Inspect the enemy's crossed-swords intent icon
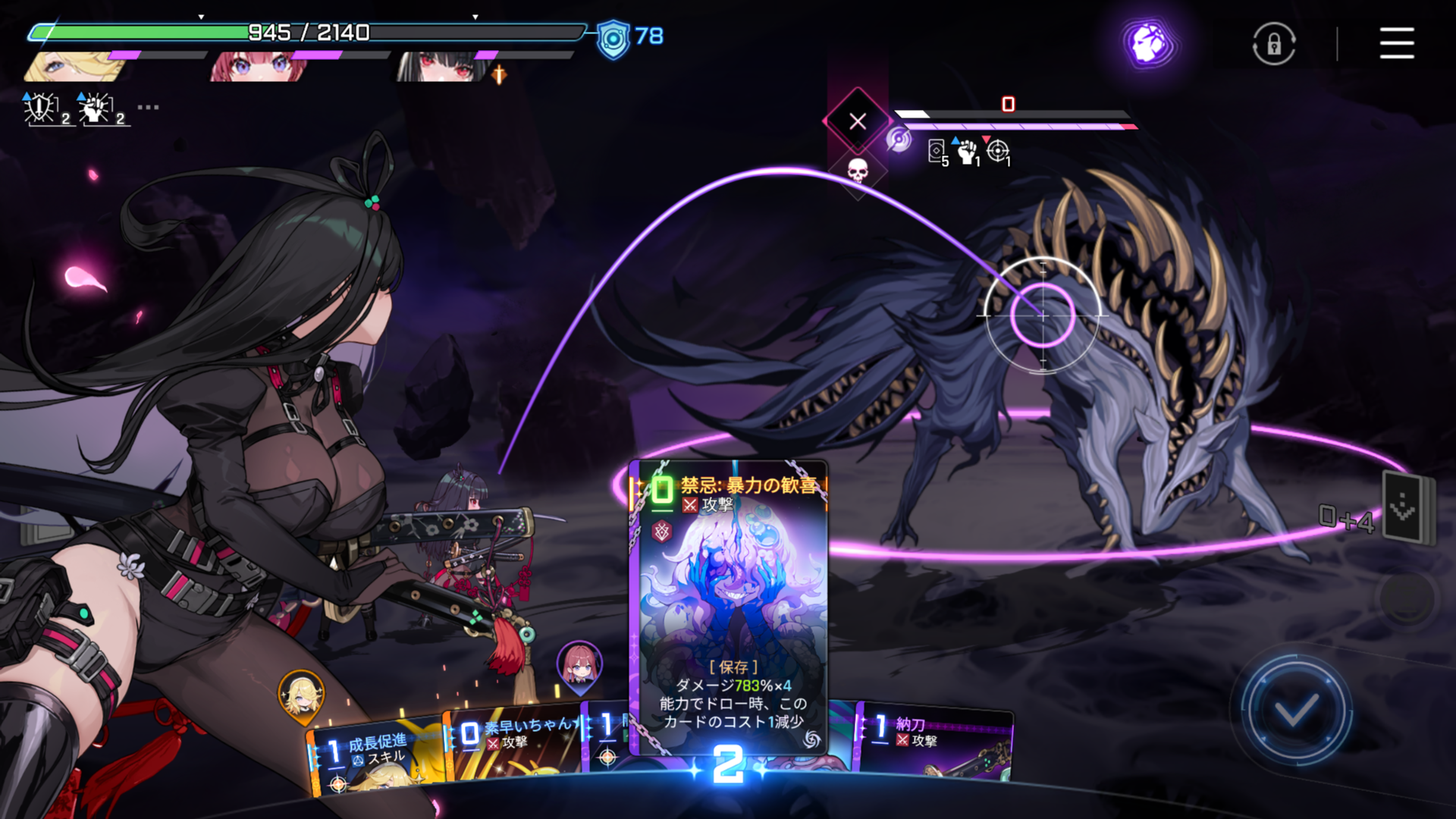The image size is (1456, 819). pos(858,121)
